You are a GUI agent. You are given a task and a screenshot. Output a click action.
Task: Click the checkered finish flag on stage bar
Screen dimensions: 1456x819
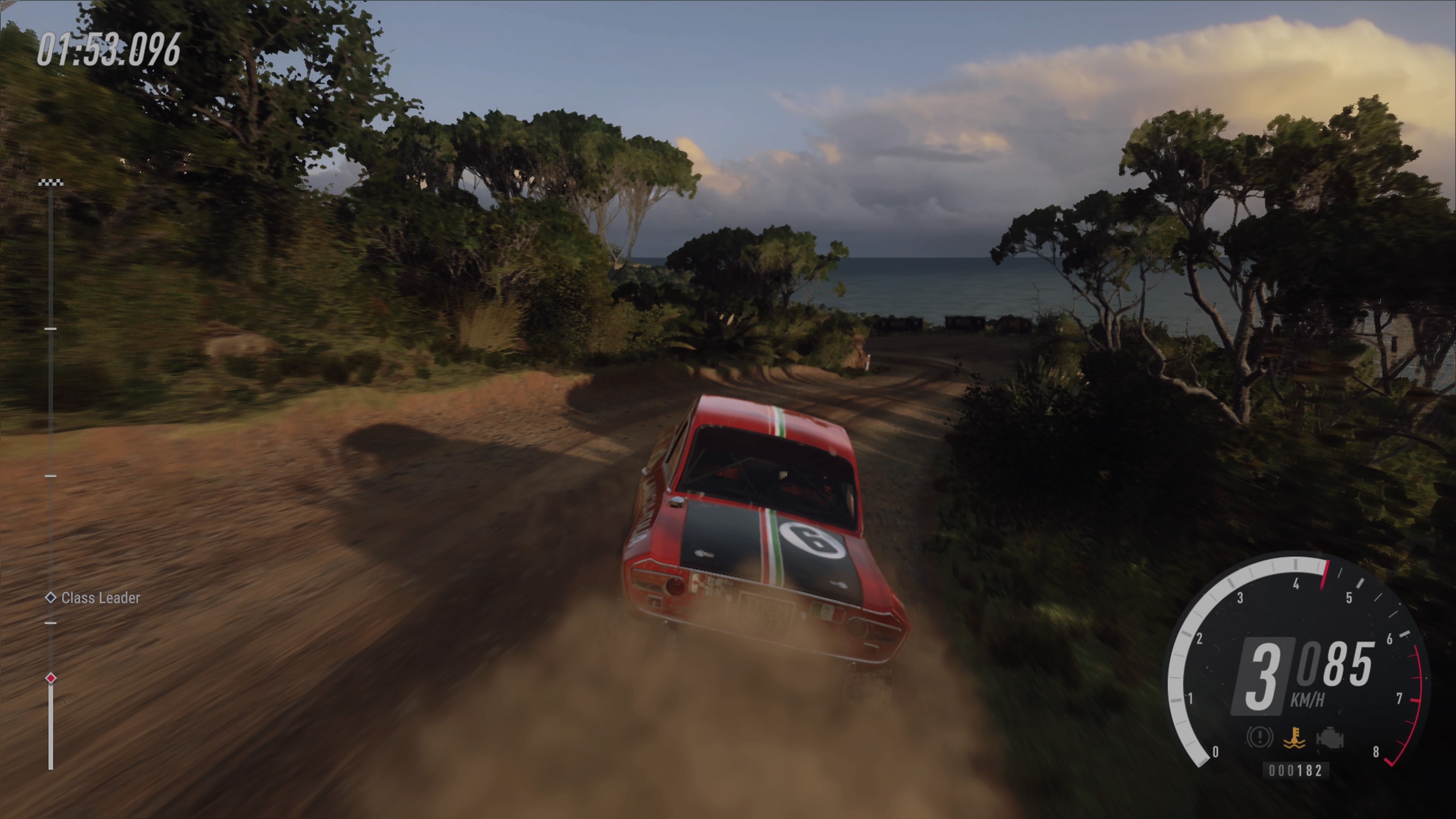click(x=51, y=182)
